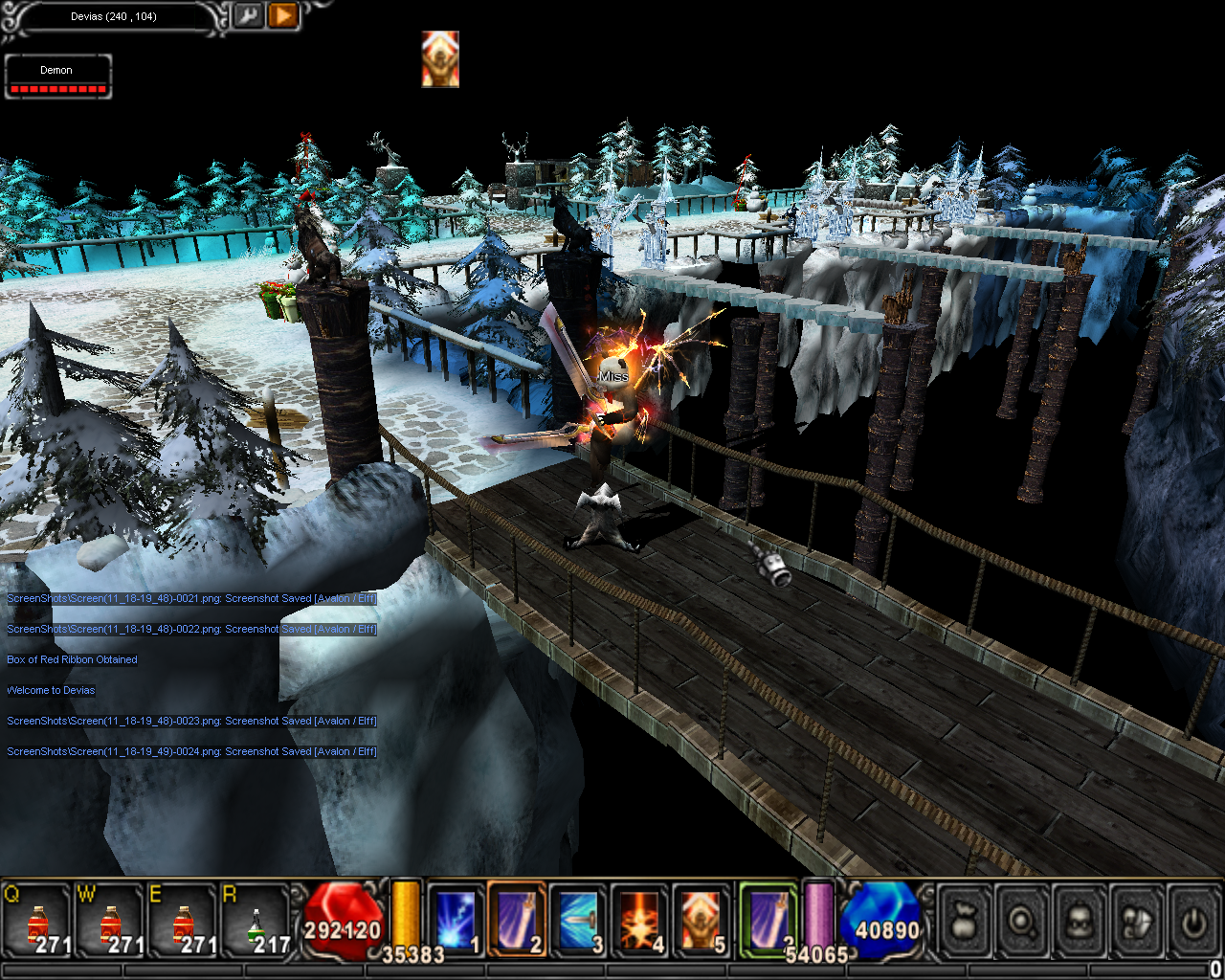Activate the raised-arms buff skill in slot 5

point(701,921)
